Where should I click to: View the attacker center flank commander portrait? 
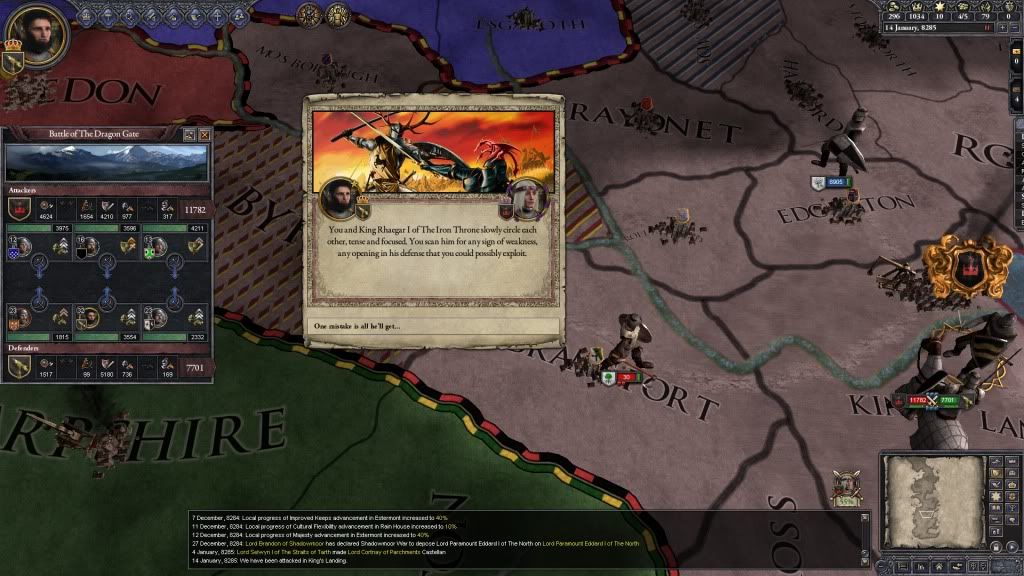(x=90, y=247)
